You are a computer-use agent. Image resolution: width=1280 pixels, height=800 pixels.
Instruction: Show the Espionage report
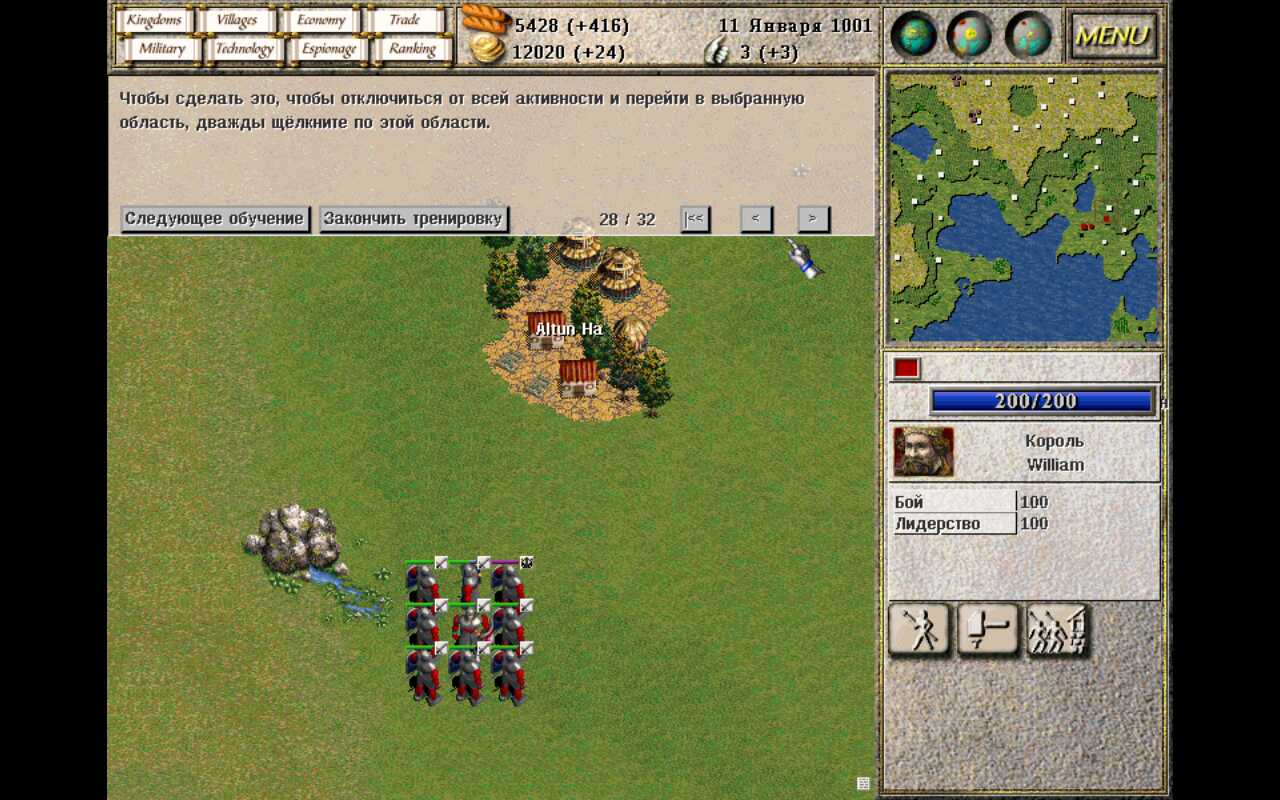pos(329,49)
